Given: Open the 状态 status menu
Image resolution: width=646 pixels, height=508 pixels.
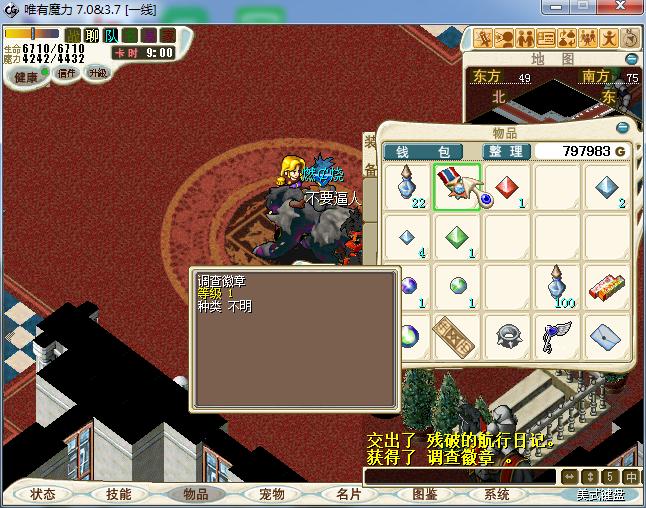Looking at the screenshot, I should pyautogui.click(x=43, y=494).
